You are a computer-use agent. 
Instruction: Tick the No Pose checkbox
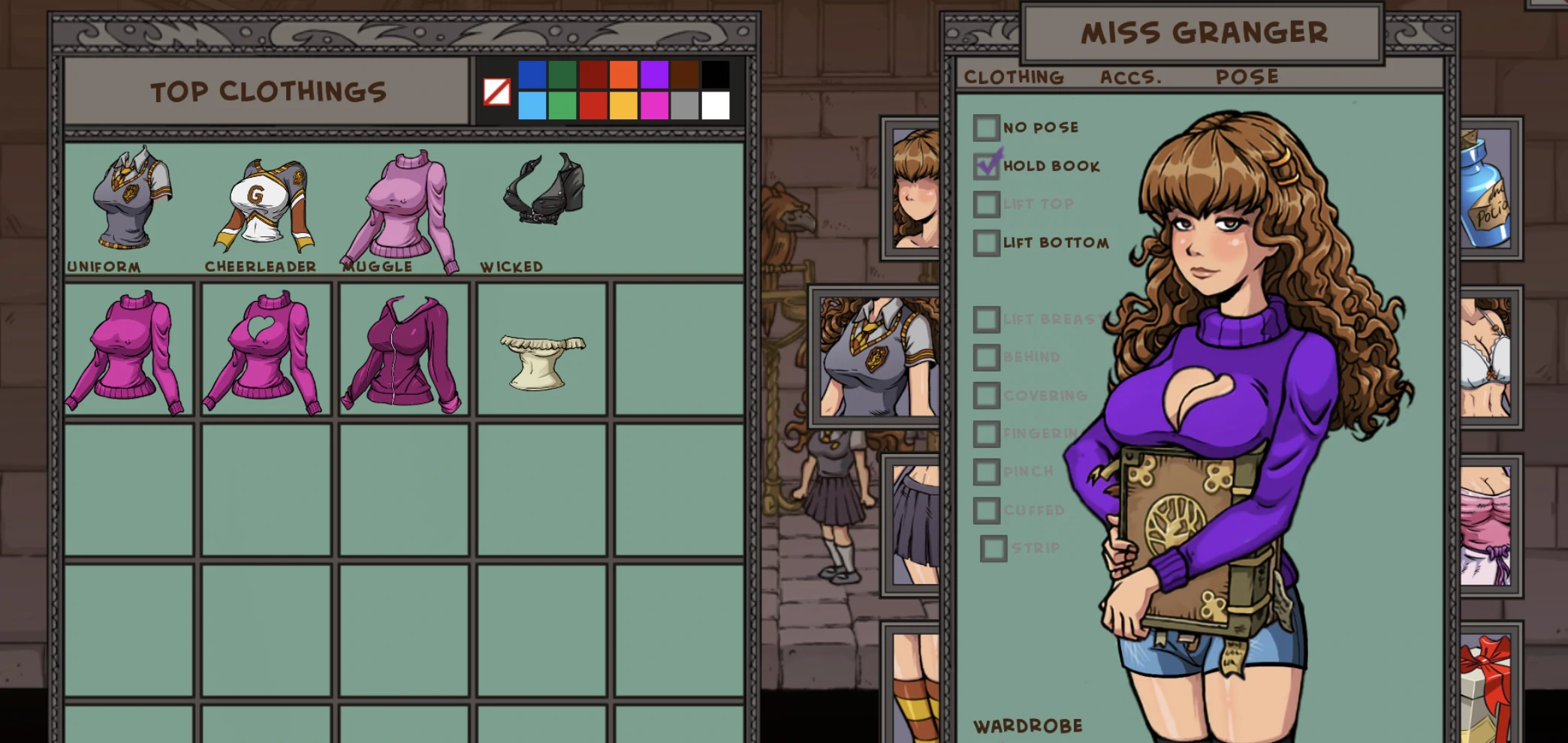tap(987, 128)
